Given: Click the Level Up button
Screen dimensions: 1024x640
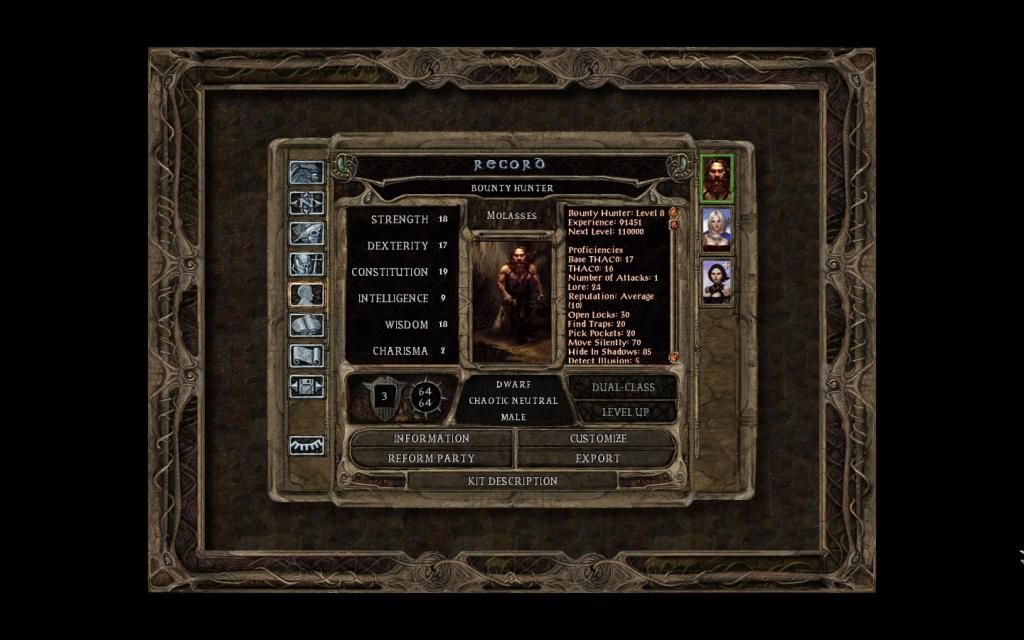Looking at the screenshot, I should click(625, 411).
